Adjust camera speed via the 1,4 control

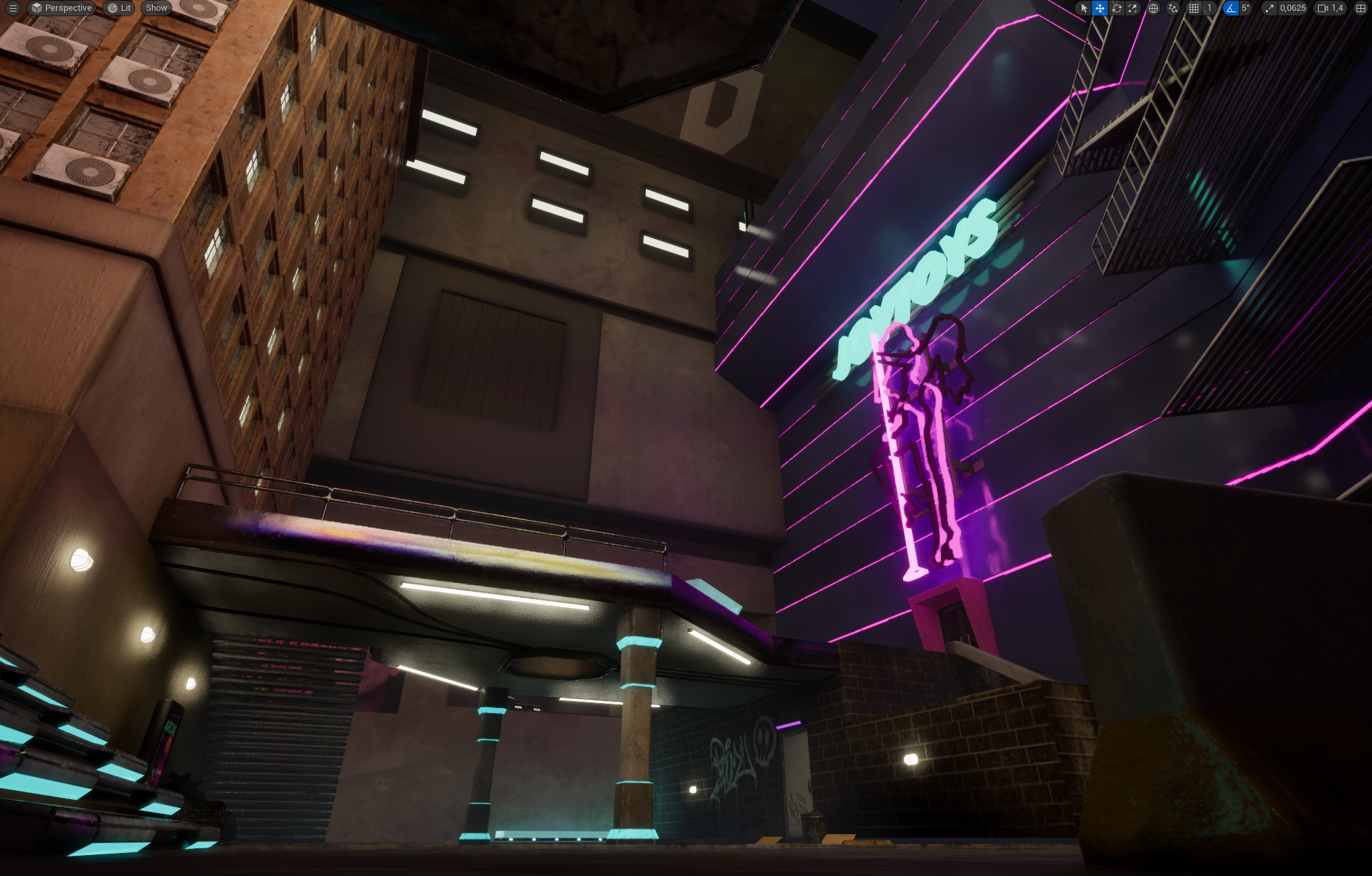pyautogui.click(x=1336, y=8)
